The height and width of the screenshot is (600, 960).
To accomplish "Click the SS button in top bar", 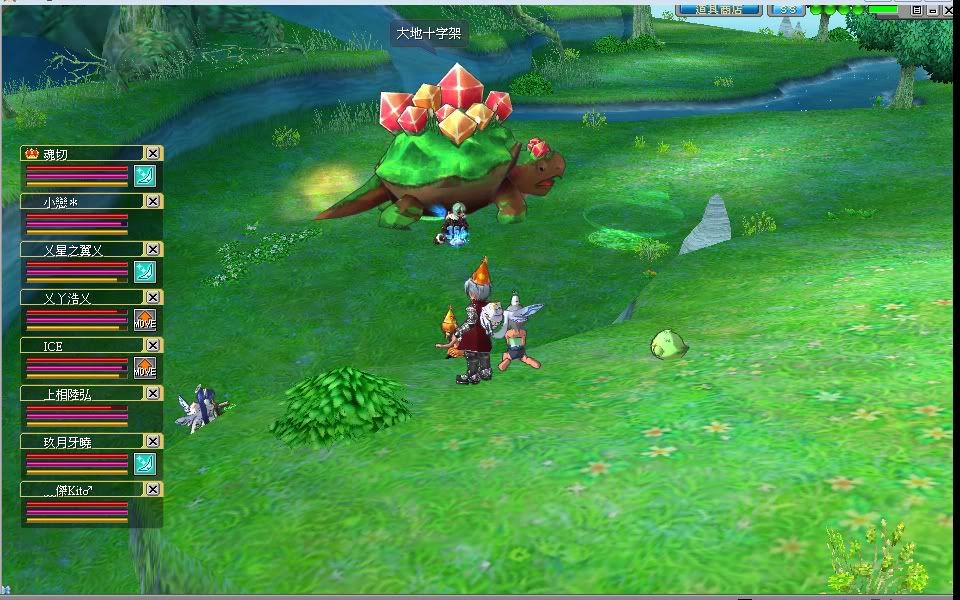I will pos(789,9).
